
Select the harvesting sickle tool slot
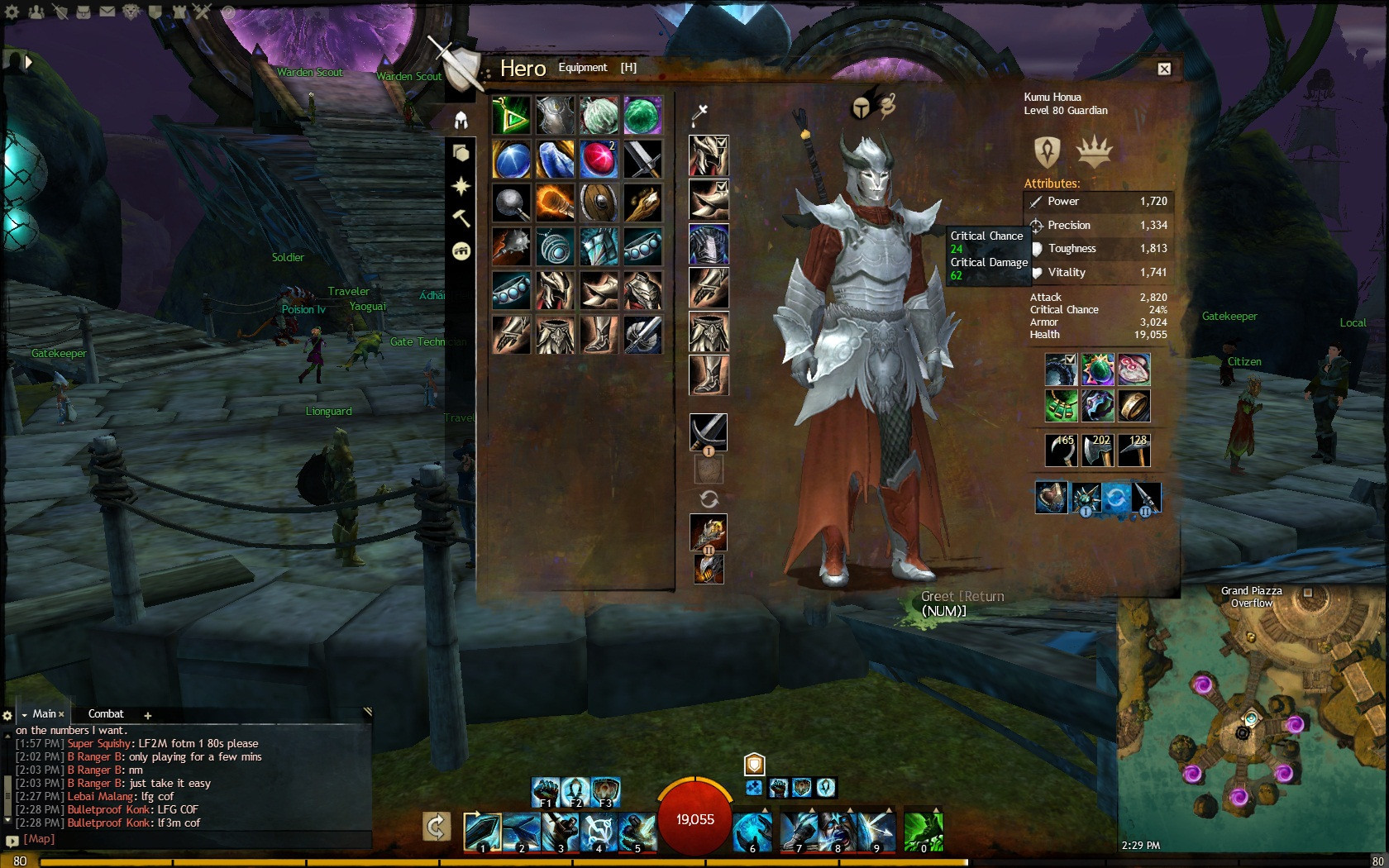coord(1061,451)
